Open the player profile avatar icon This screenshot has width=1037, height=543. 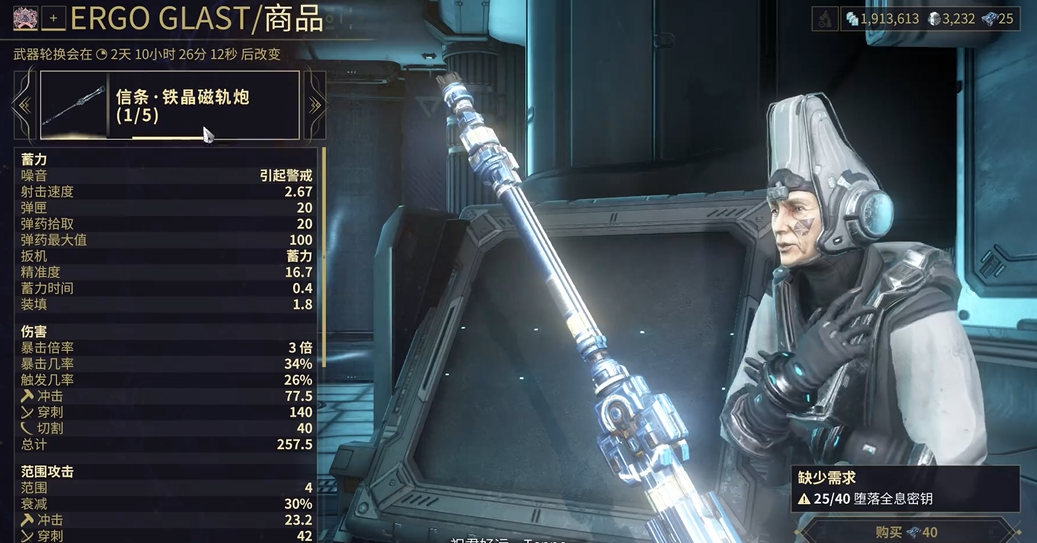pyautogui.click(x=22, y=18)
